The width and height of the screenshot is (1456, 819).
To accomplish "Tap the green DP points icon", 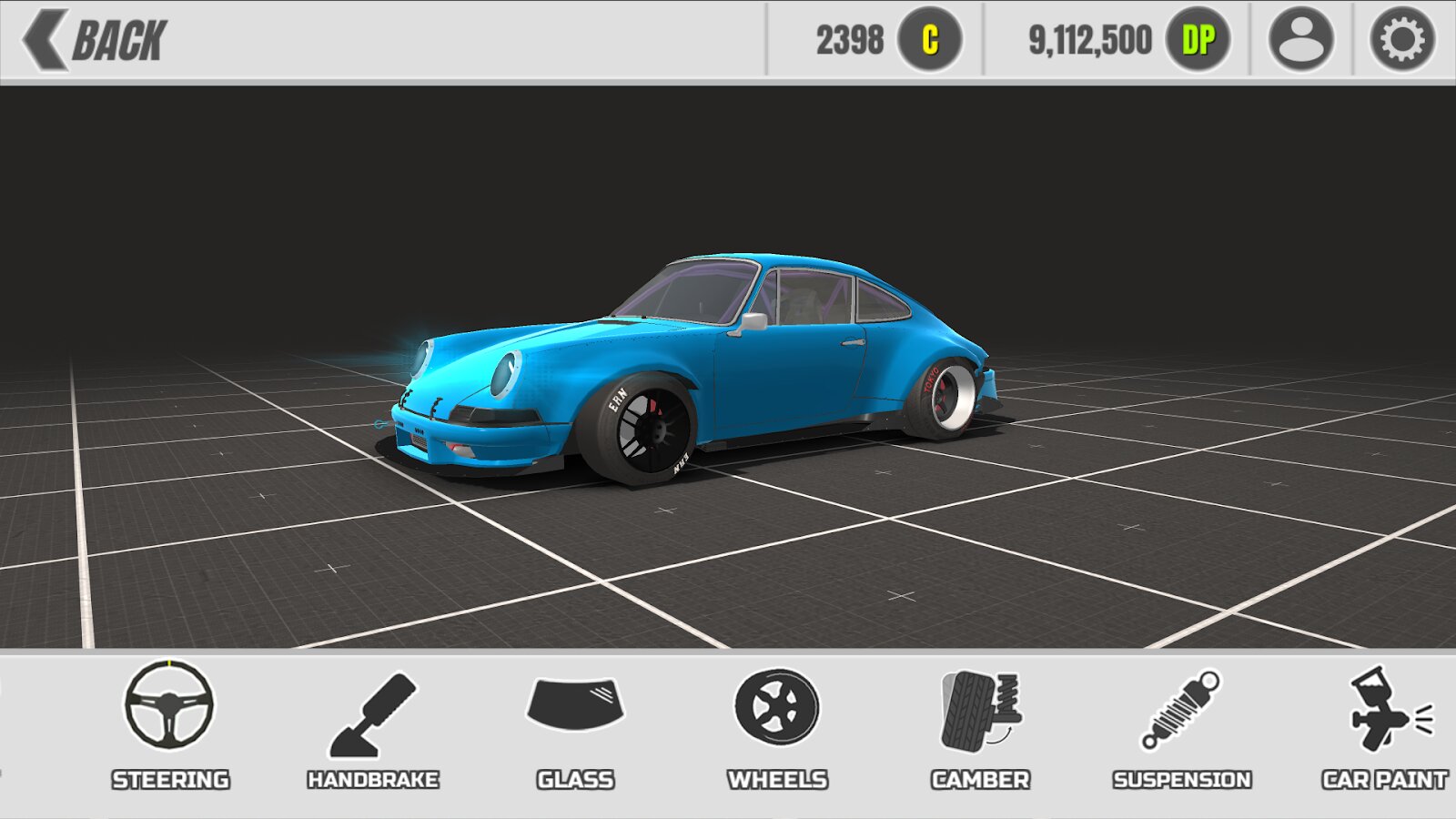I will 1198,40.
